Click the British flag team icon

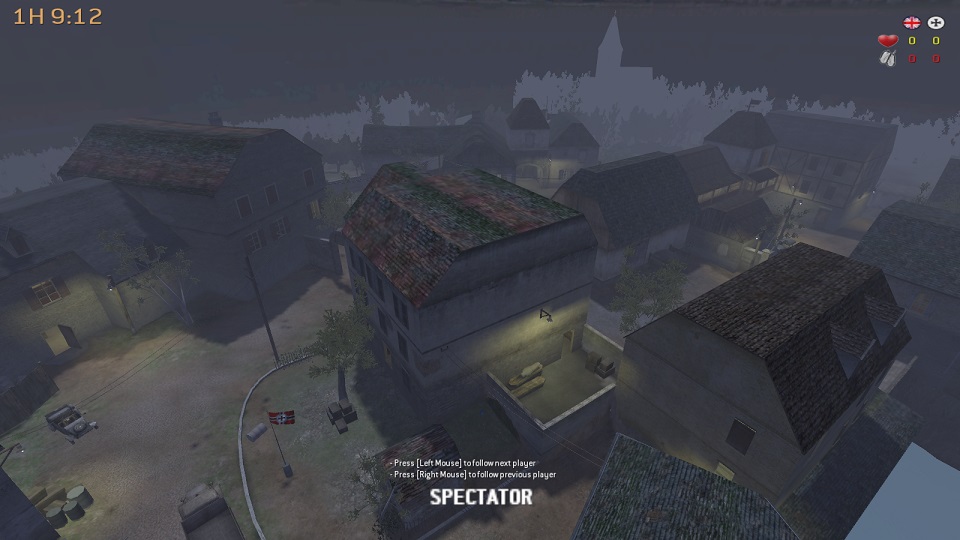coord(911,22)
